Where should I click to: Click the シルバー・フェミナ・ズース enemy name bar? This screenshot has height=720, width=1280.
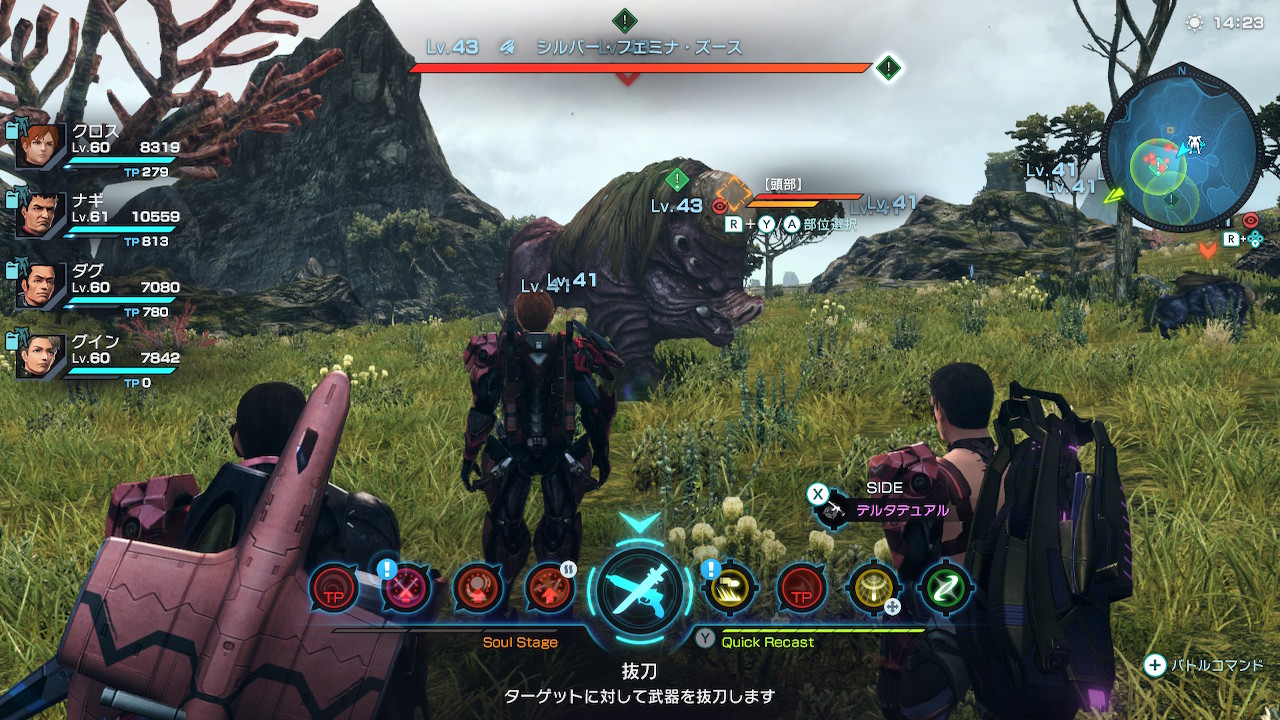tap(640, 48)
